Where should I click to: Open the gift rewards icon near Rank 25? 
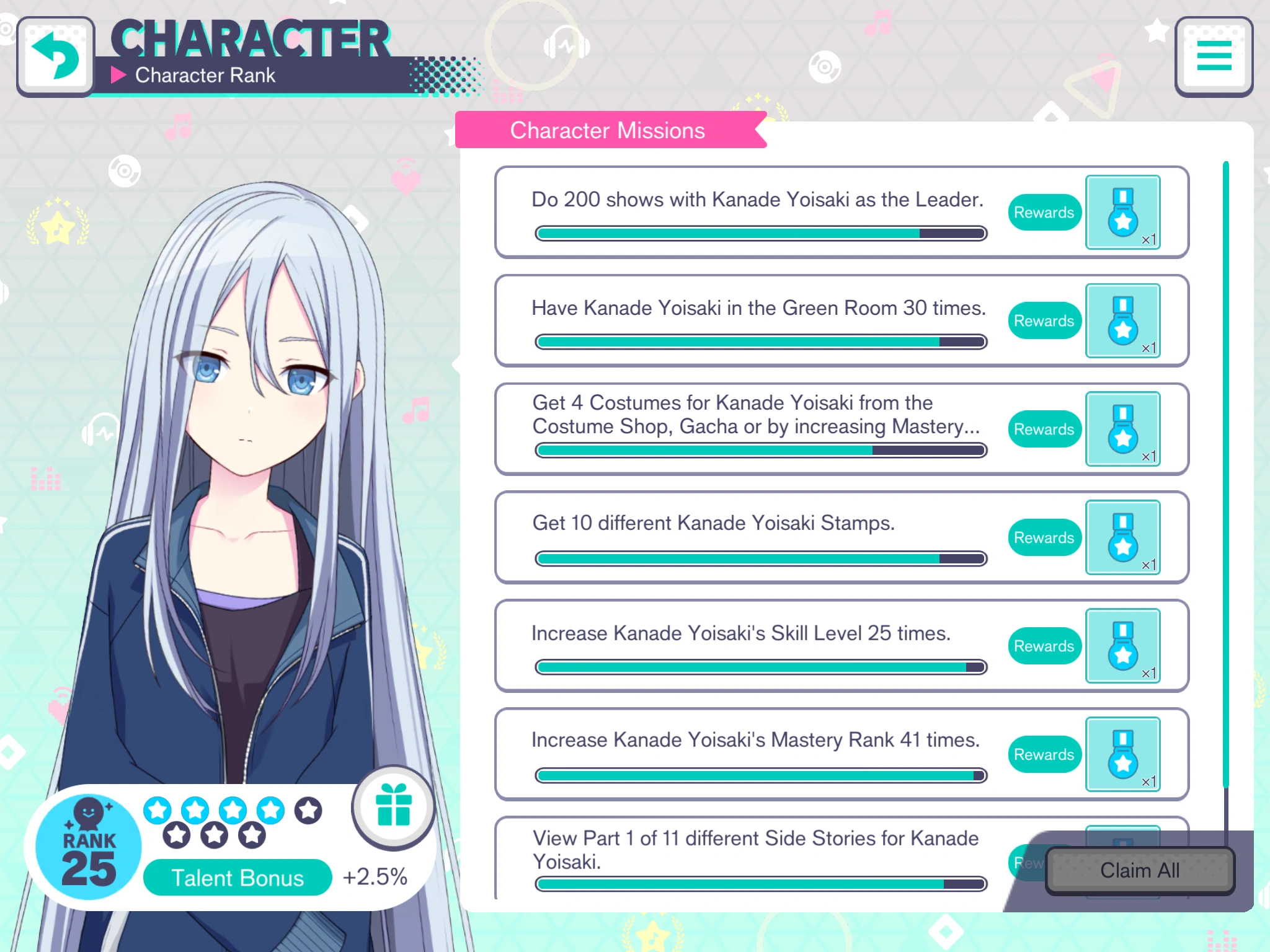click(x=393, y=807)
